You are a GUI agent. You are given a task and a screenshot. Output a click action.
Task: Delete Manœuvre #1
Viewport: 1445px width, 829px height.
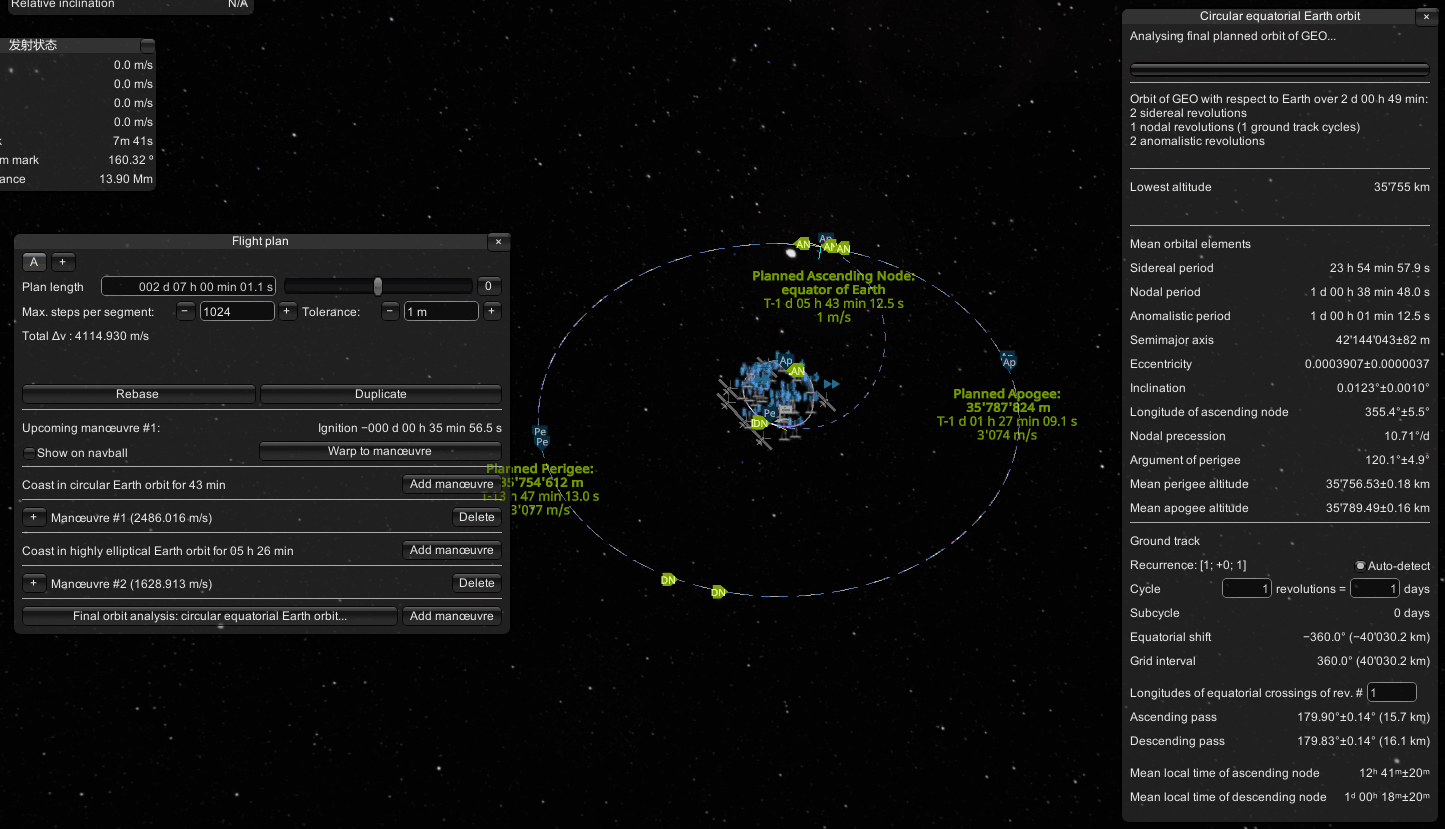(x=476, y=518)
